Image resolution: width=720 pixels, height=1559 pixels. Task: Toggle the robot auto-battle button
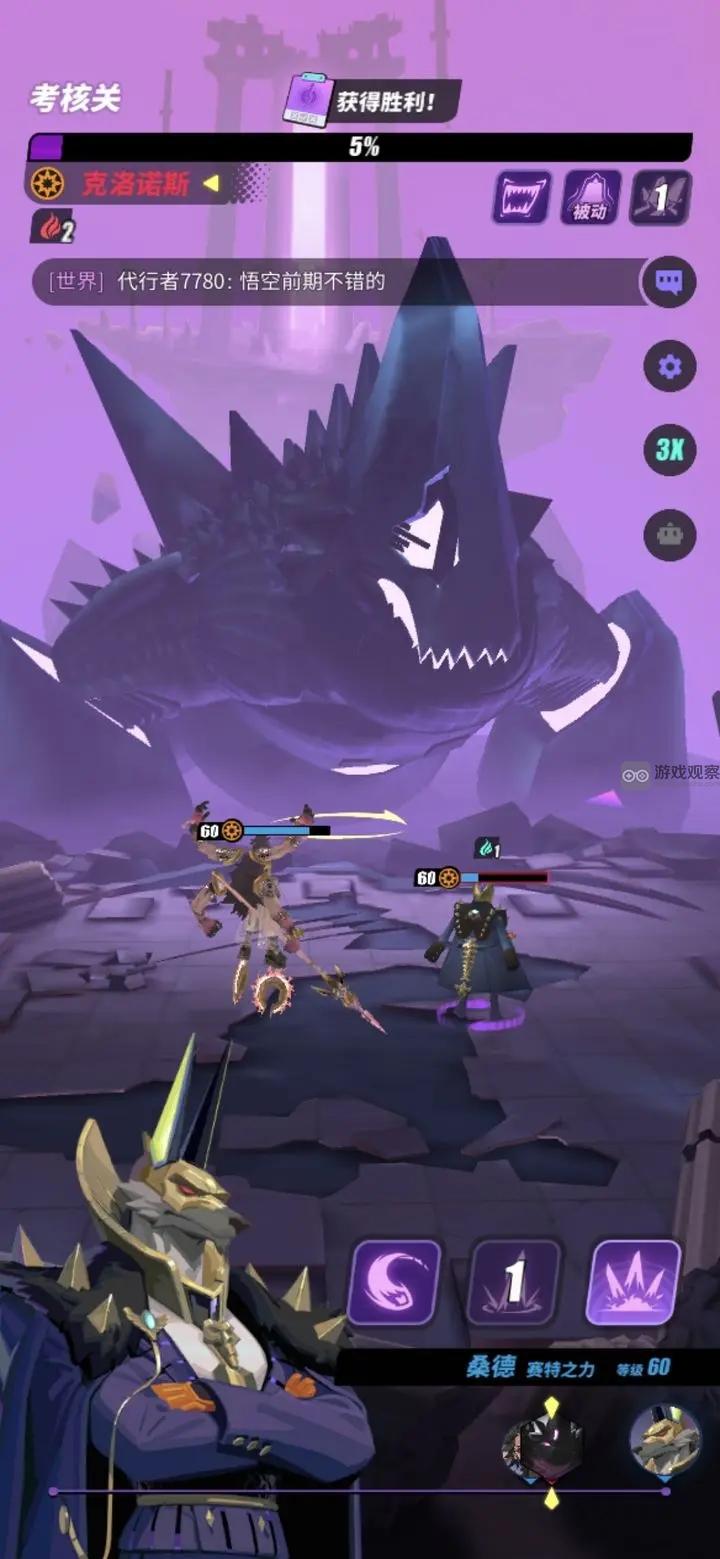pyautogui.click(x=668, y=534)
